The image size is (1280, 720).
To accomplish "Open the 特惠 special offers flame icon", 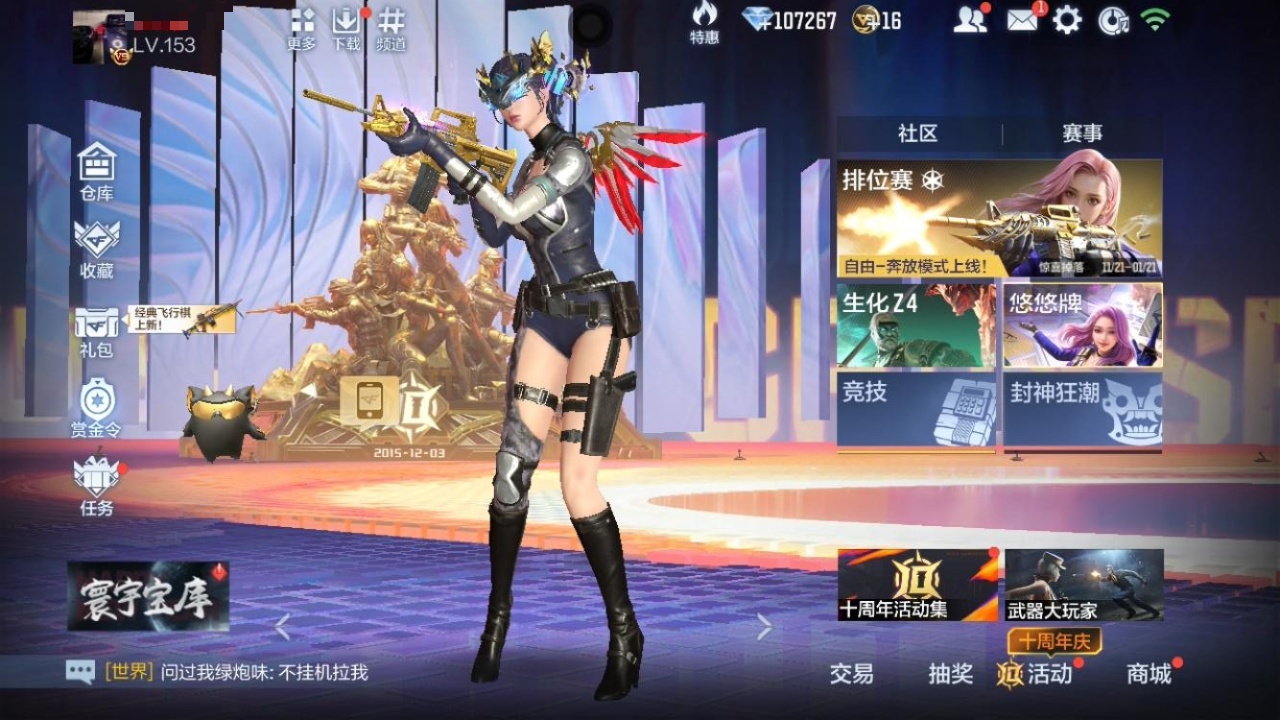I will 705,27.
